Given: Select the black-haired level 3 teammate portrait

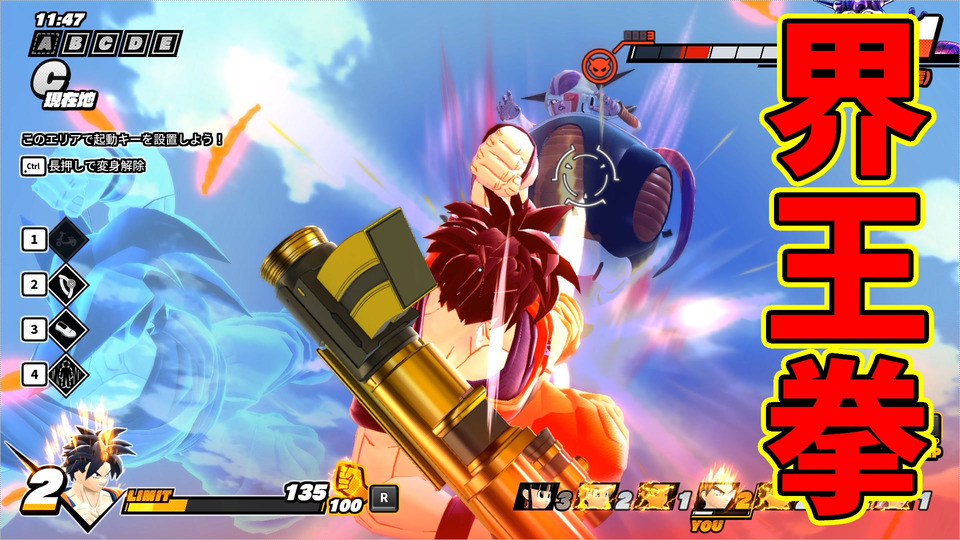Looking at the screenshot, I should pos(532,496).
